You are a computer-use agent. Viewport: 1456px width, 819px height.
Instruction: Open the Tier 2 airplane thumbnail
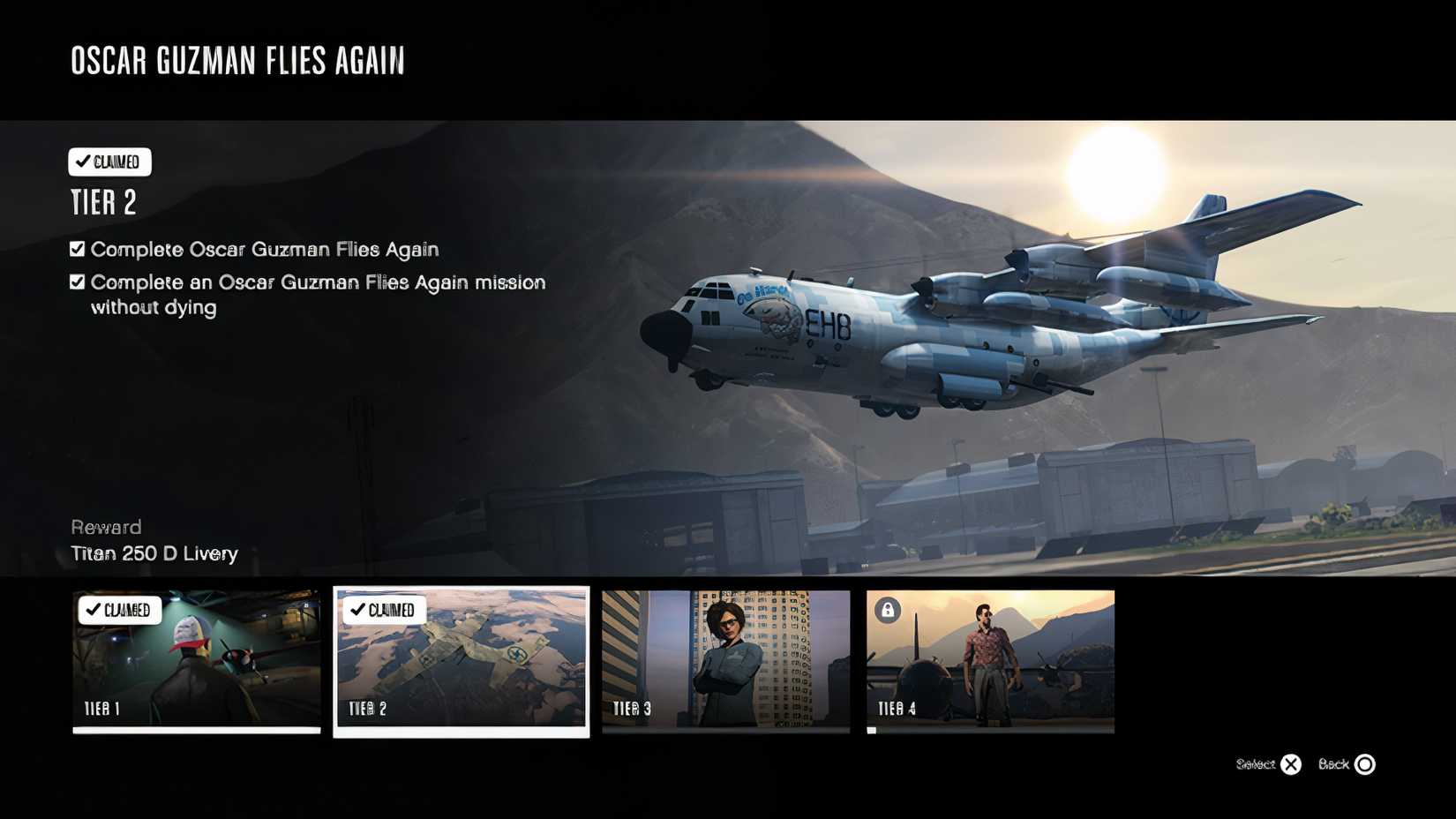tap(461, 662)
